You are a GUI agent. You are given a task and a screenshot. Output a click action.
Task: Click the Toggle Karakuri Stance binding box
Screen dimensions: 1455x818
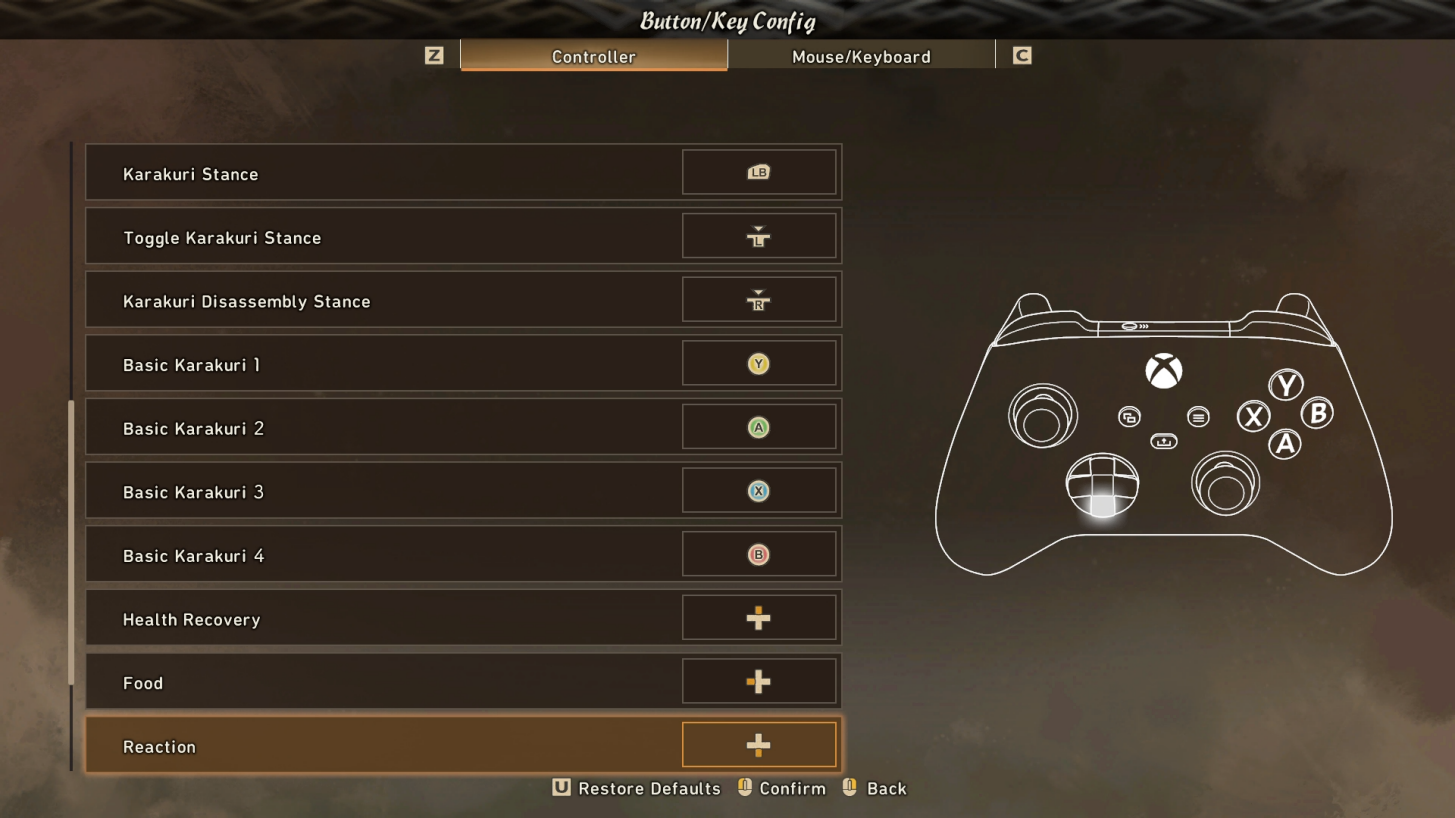pos(758,236)
